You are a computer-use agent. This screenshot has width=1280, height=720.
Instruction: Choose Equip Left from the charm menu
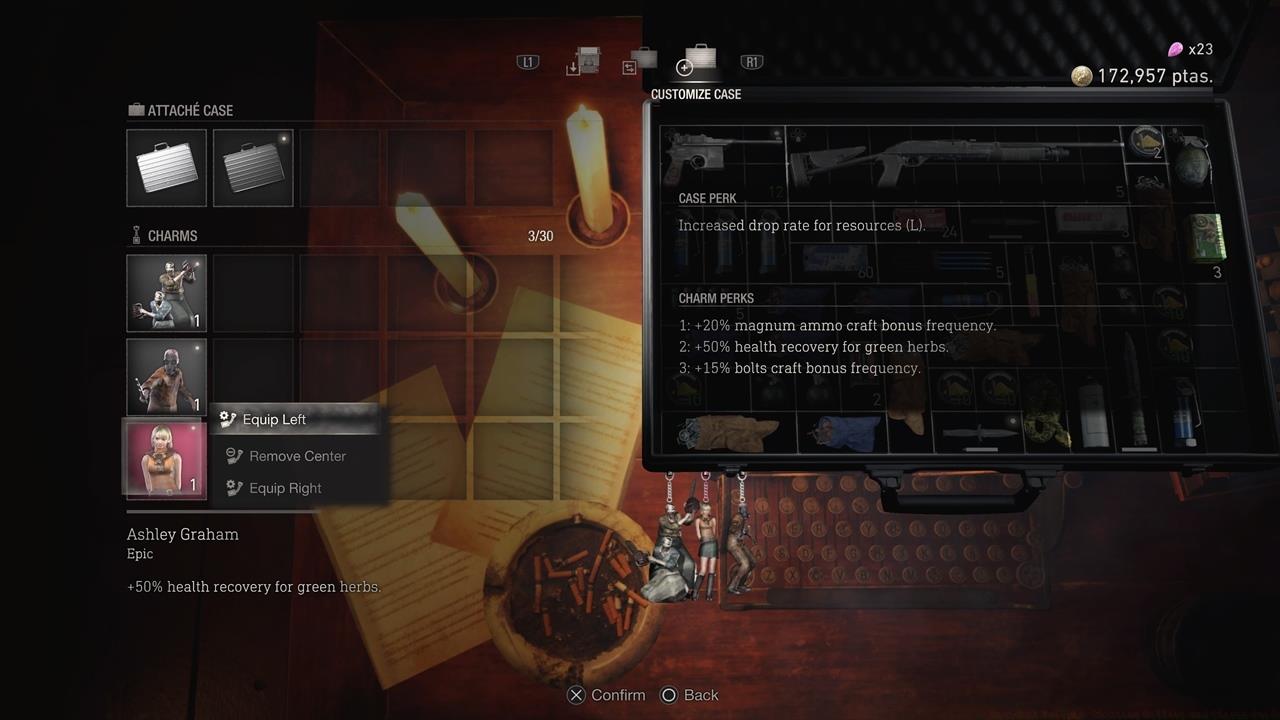tap(275, 419)
